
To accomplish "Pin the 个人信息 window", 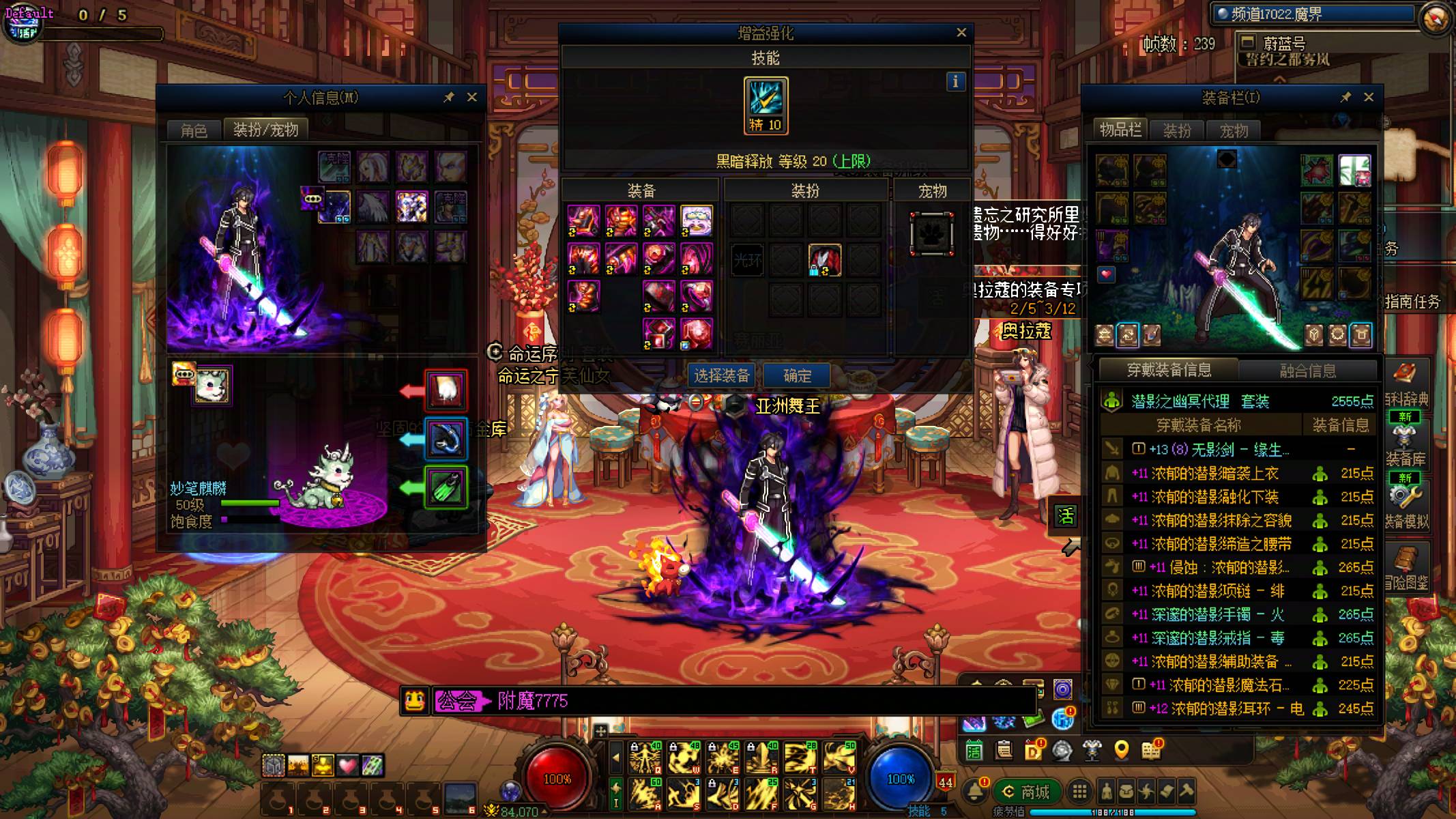I will [x=448, y=98].
